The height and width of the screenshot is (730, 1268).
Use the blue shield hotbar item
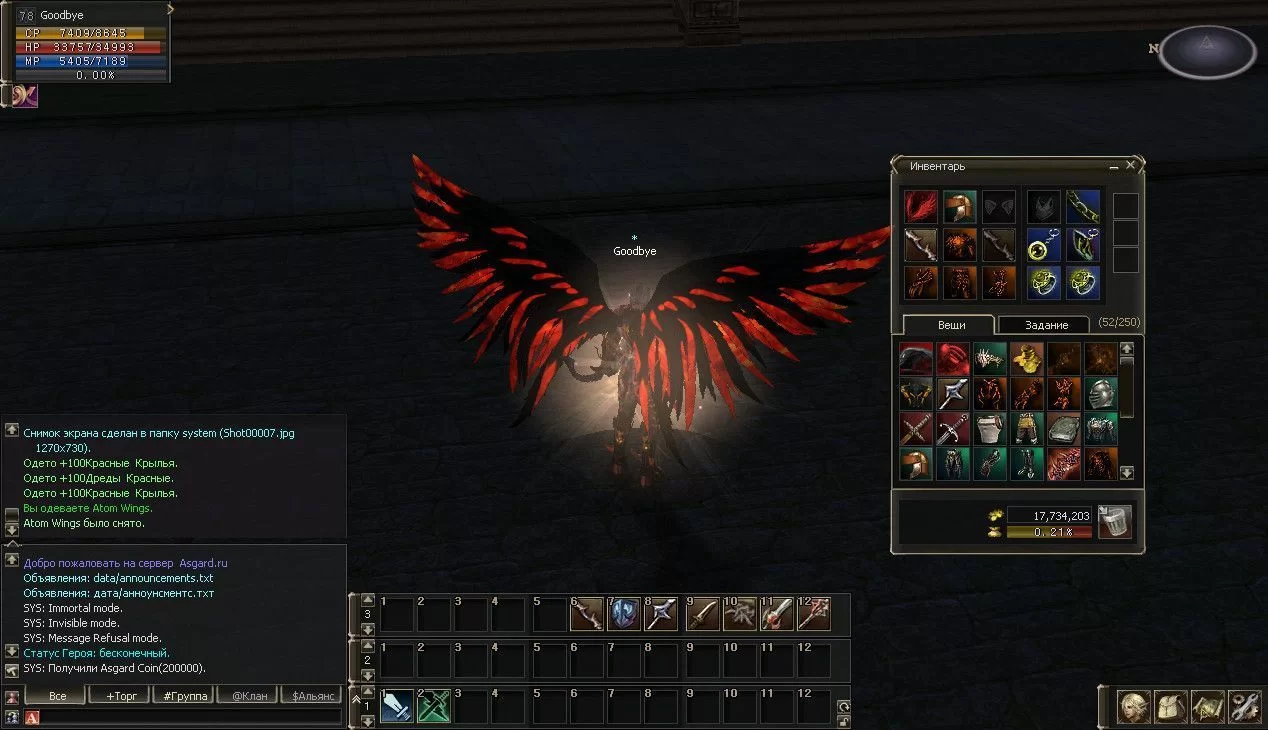[624, 614]
